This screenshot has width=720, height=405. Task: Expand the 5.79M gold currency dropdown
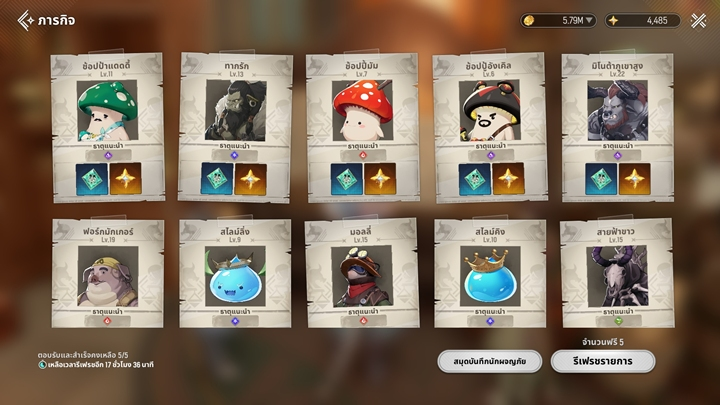tap(589, 20)
